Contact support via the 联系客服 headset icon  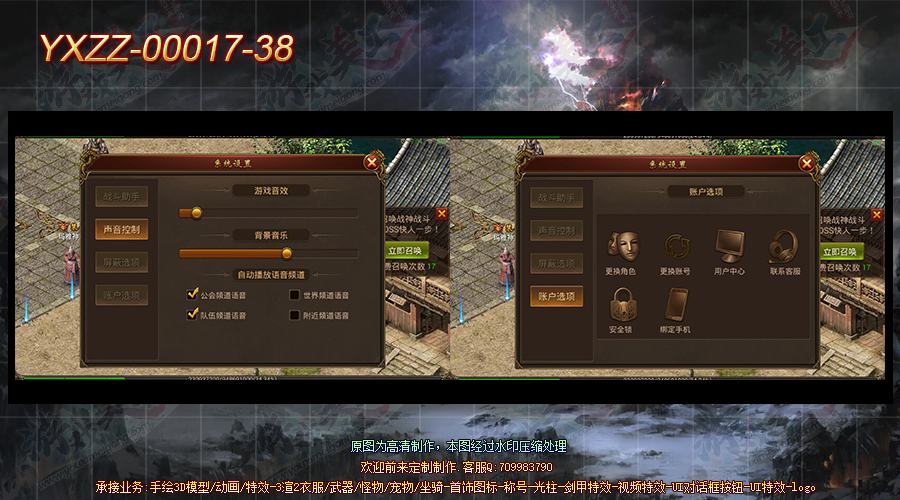coord(784,246)
